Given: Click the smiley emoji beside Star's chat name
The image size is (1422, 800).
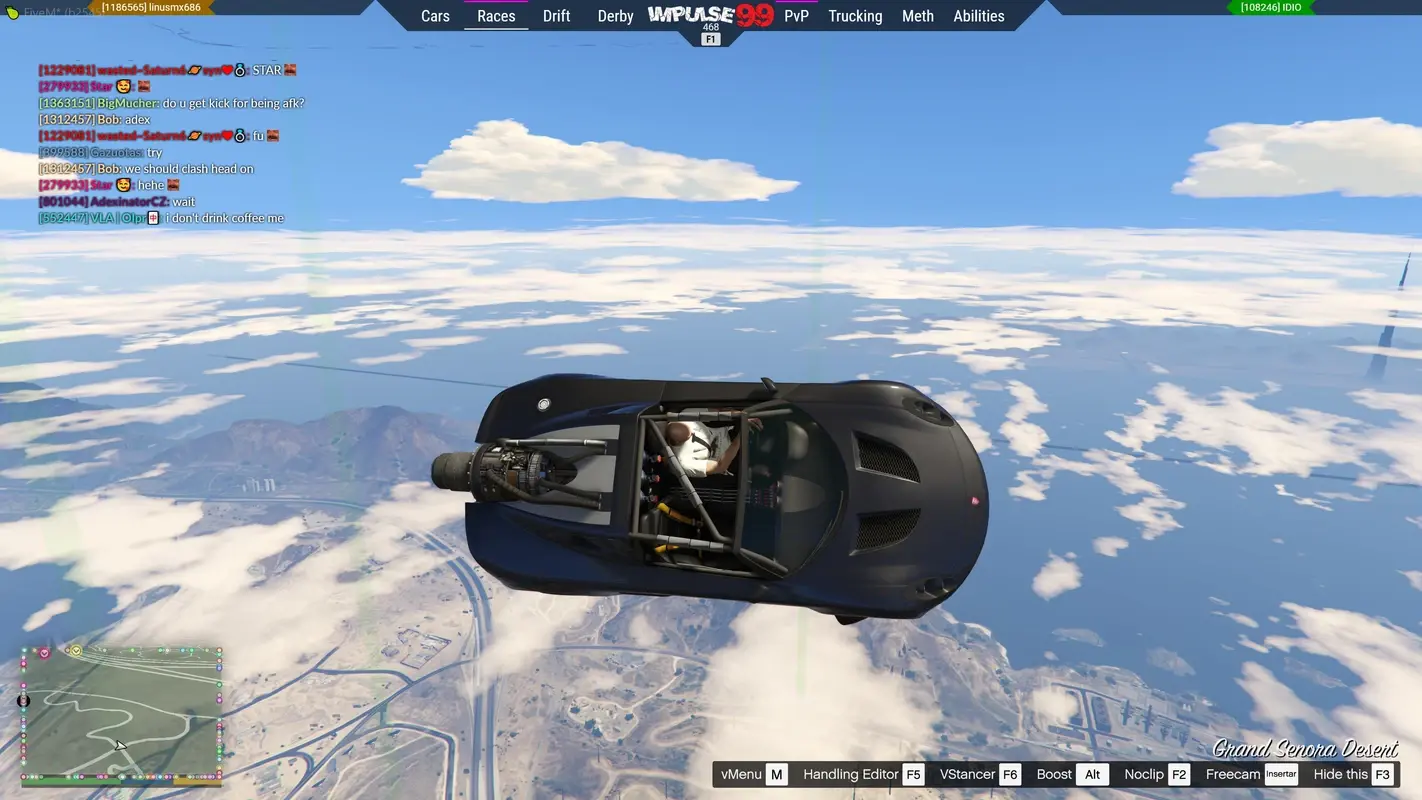Looking at the screenshot, I should 123,86.
